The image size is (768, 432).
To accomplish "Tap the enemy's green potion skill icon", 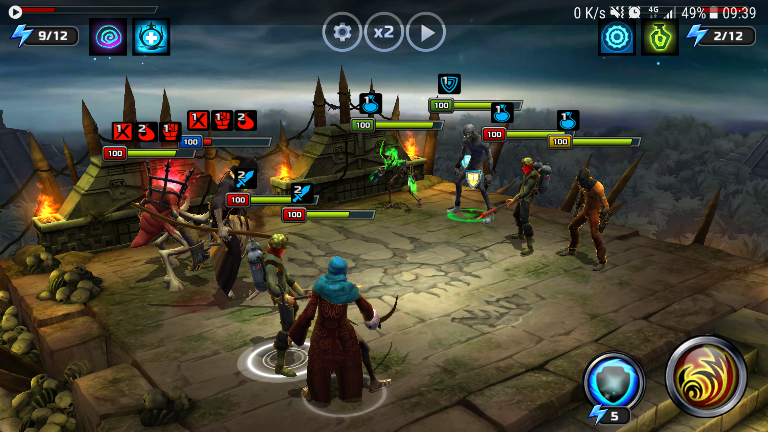I will tap(660, 37).
